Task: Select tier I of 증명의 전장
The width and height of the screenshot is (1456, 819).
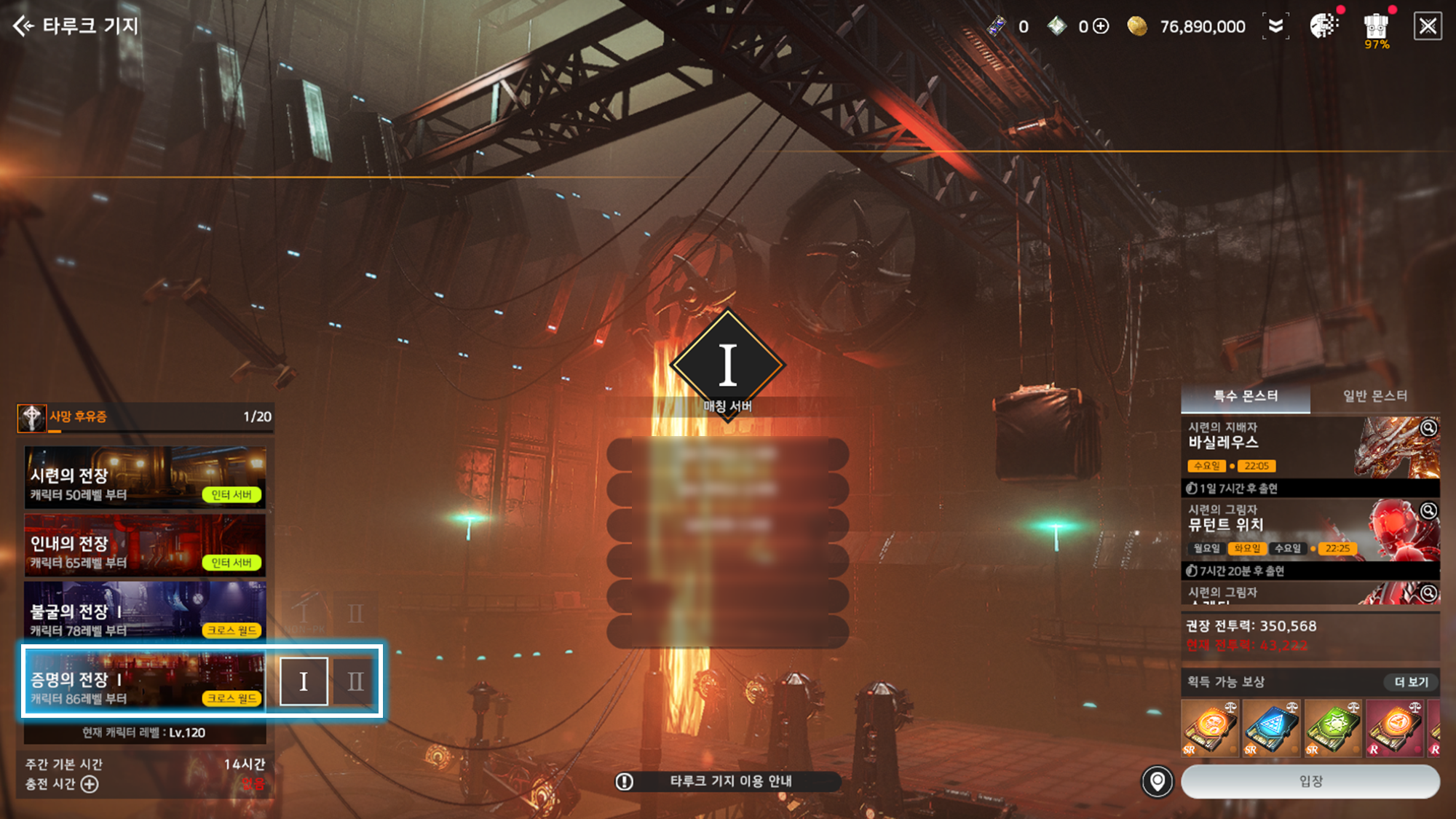Action: click(x=304, y=681)
